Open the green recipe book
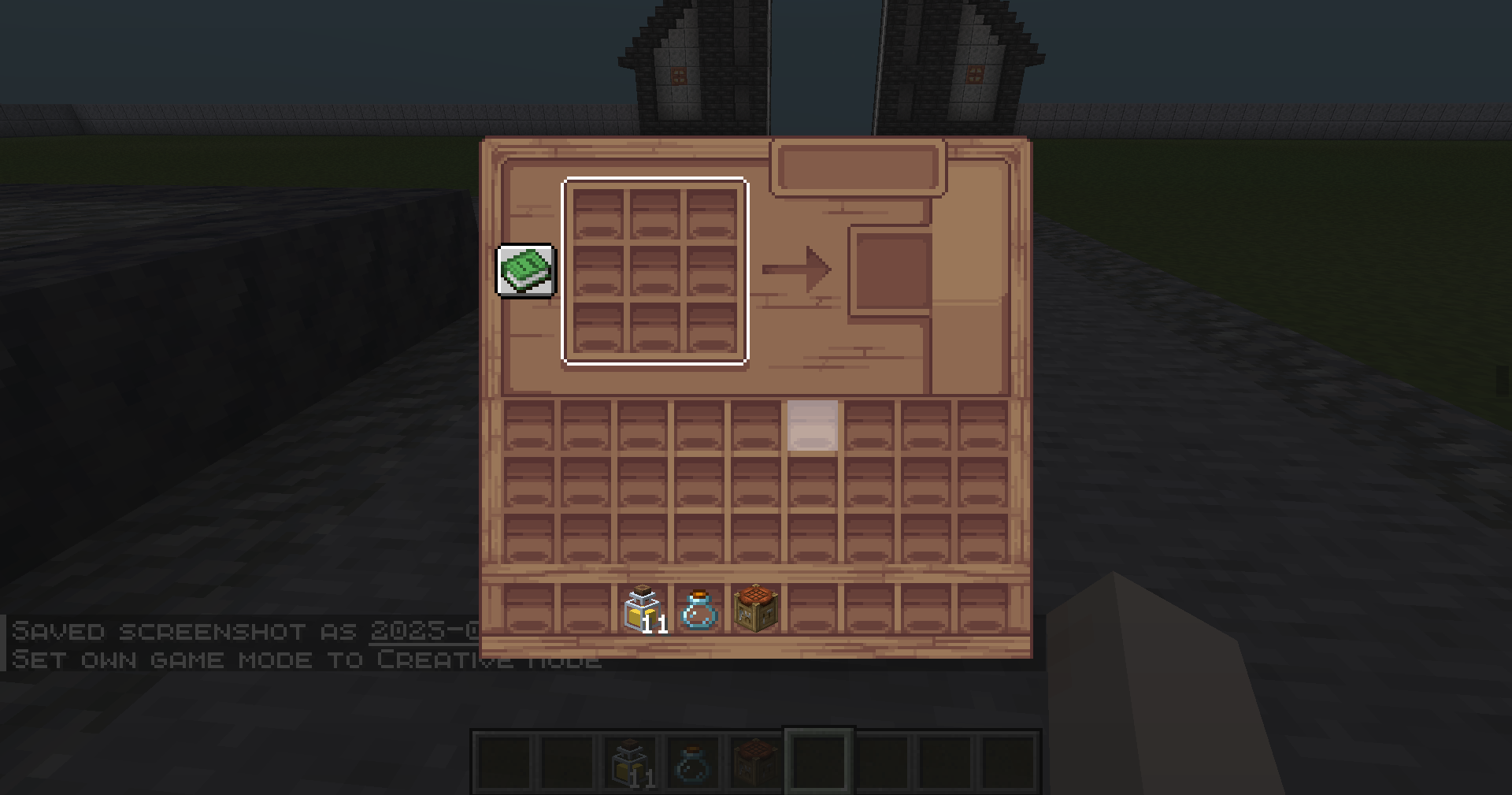The image size is (1512, 795). pos(526,271)
